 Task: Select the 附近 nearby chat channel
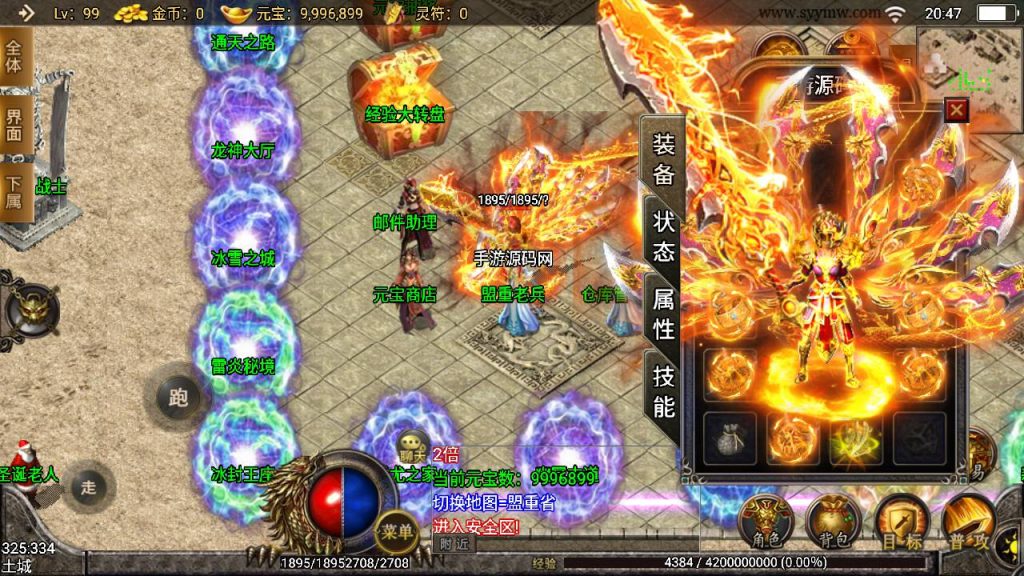point(454,544)
